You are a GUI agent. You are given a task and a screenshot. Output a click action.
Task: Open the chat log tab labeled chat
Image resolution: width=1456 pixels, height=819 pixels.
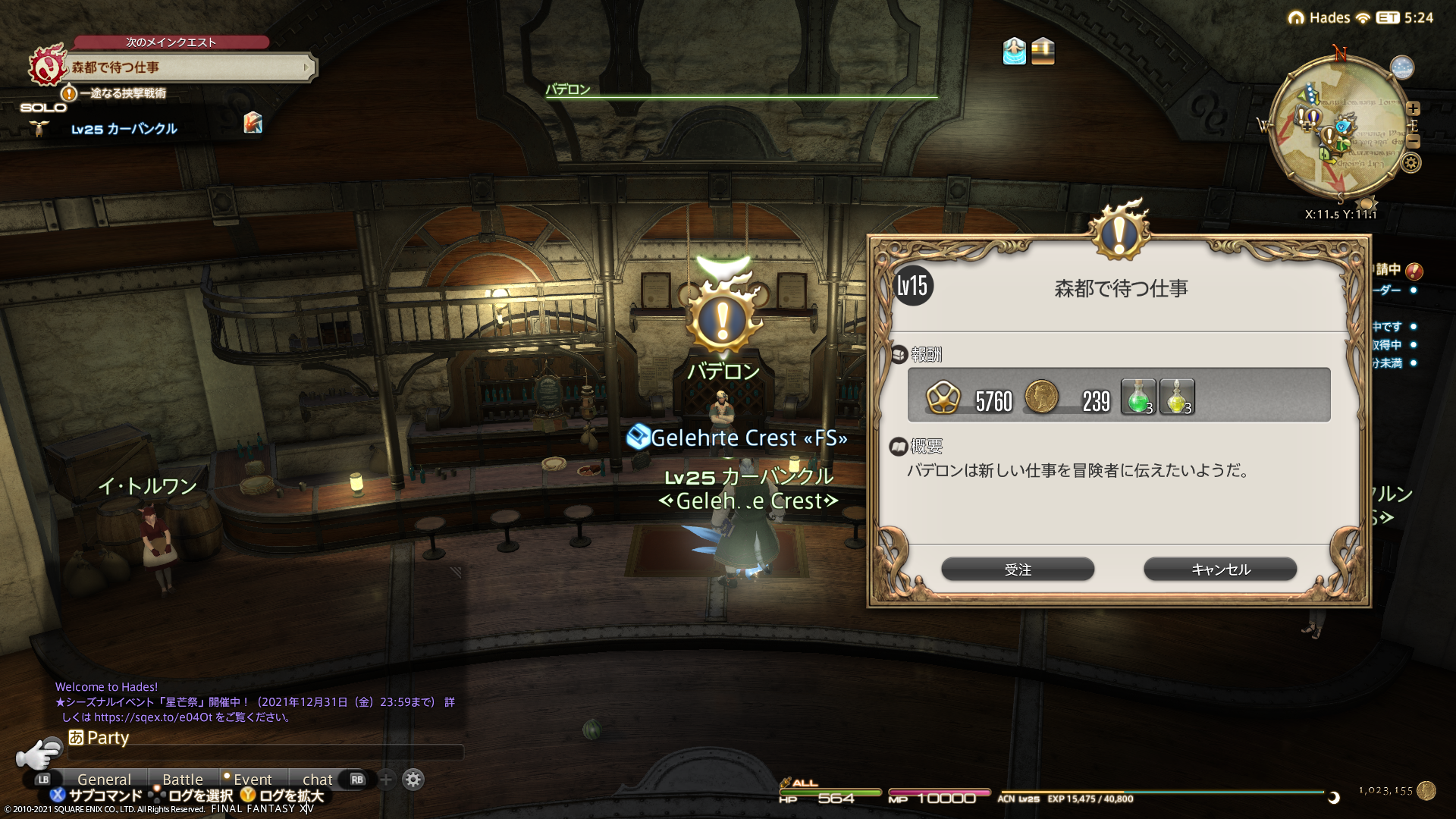tap(317, 780)
